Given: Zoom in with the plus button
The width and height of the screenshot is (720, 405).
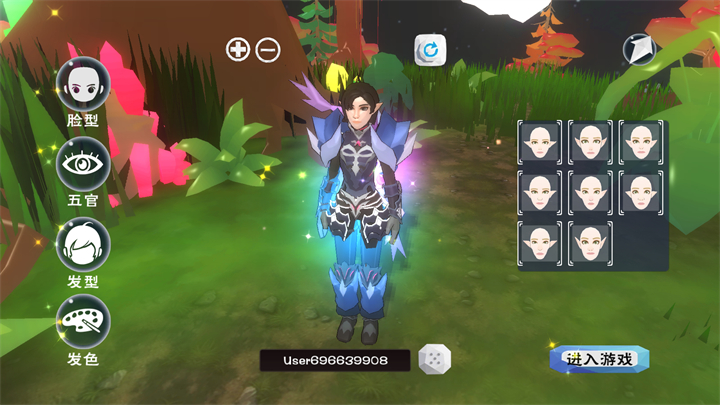Looking at the screenshot, I should click(x=238, y=49).
